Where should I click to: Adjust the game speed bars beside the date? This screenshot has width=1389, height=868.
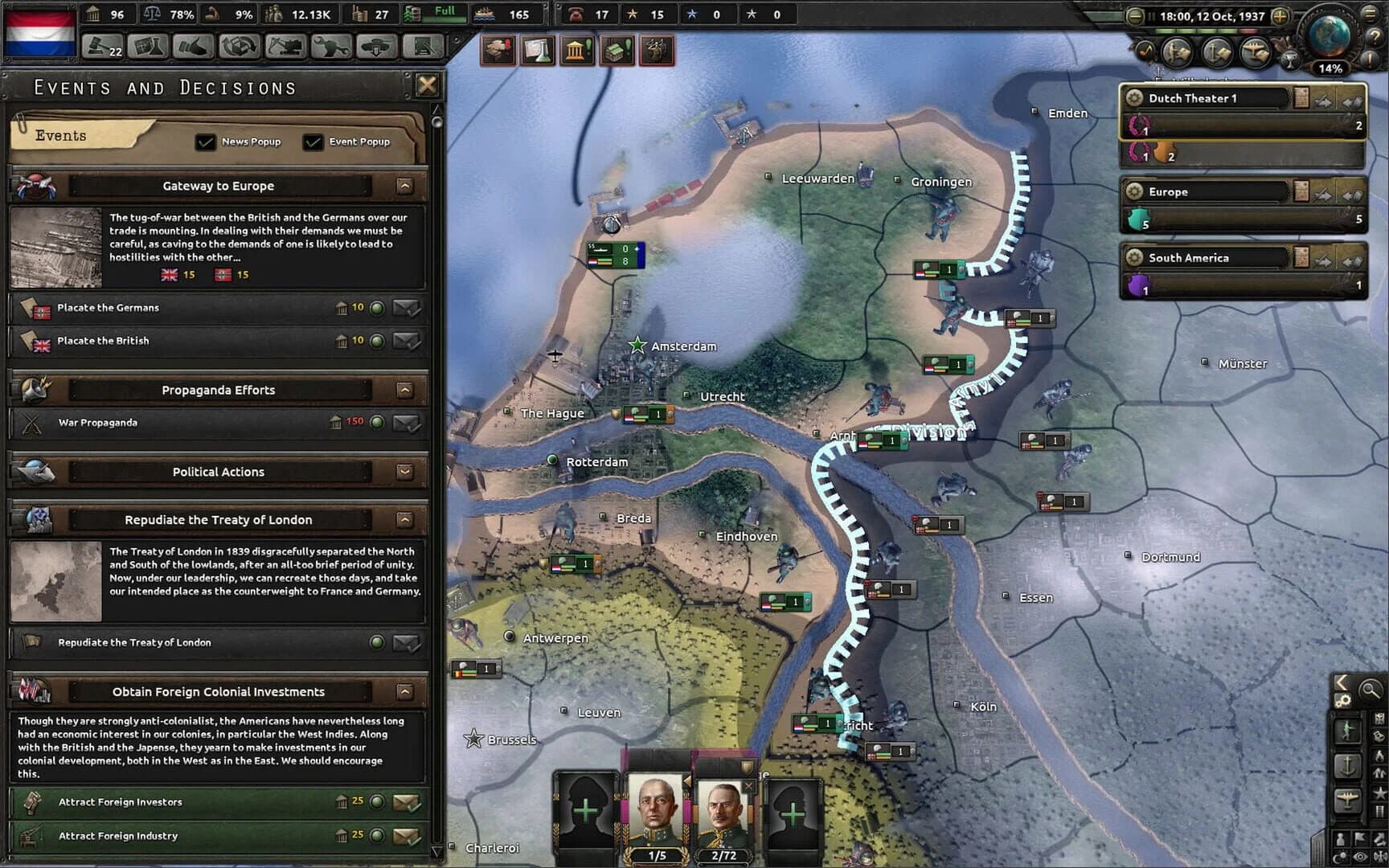tap(1206, 31)
